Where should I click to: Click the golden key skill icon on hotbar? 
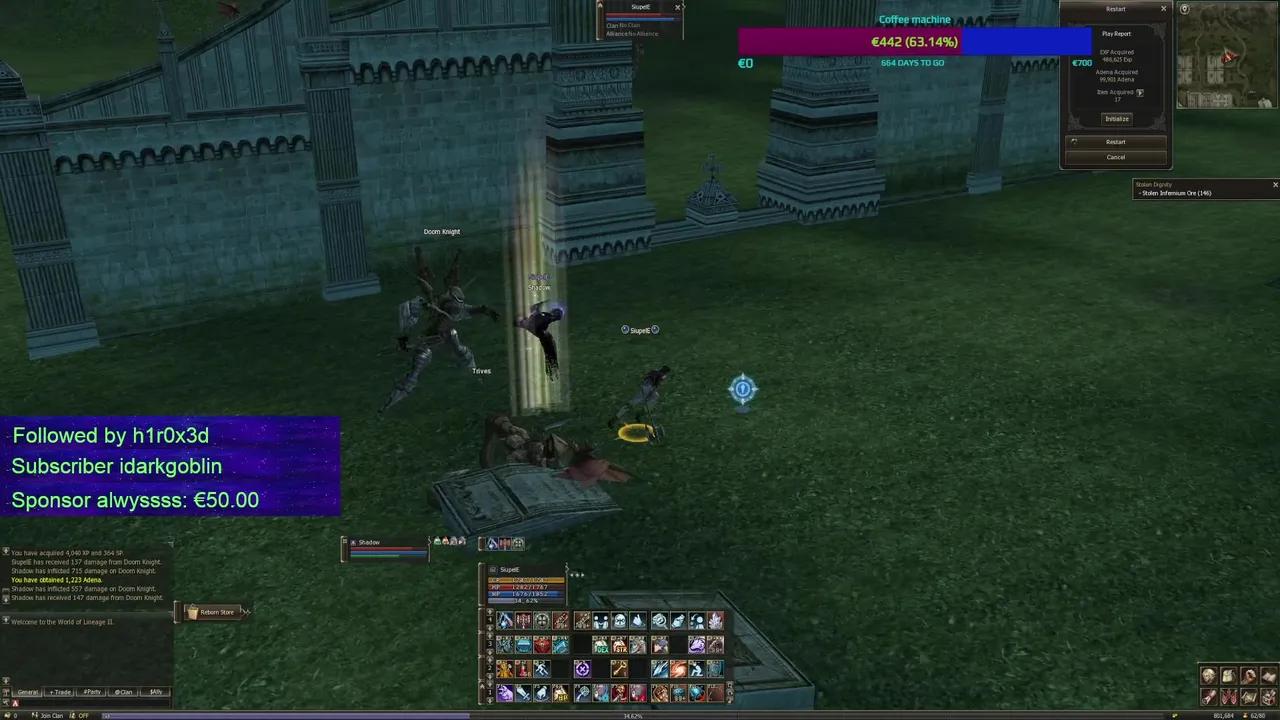(621, 669)
